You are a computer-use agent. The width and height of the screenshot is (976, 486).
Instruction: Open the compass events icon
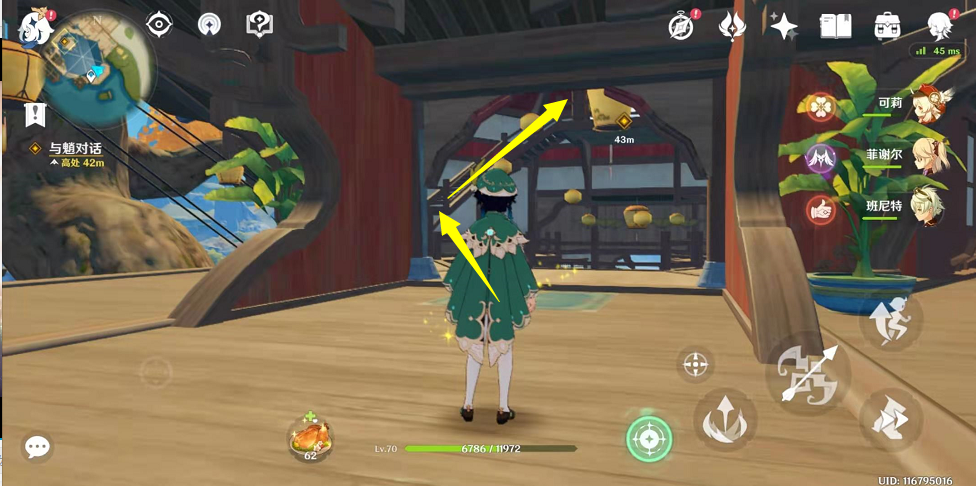[681, 26]
